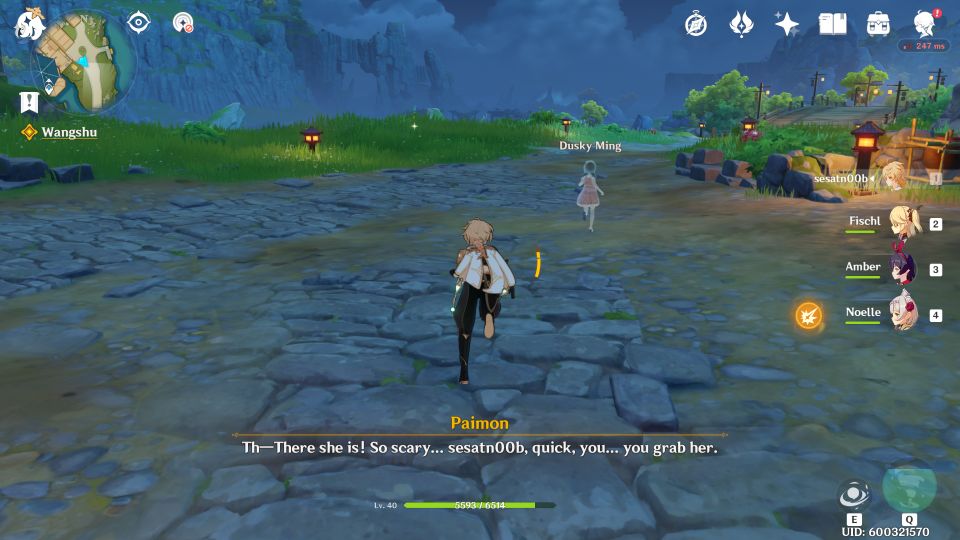
Task: Trigger the Elemental Burst button
Action: point(909,488)
